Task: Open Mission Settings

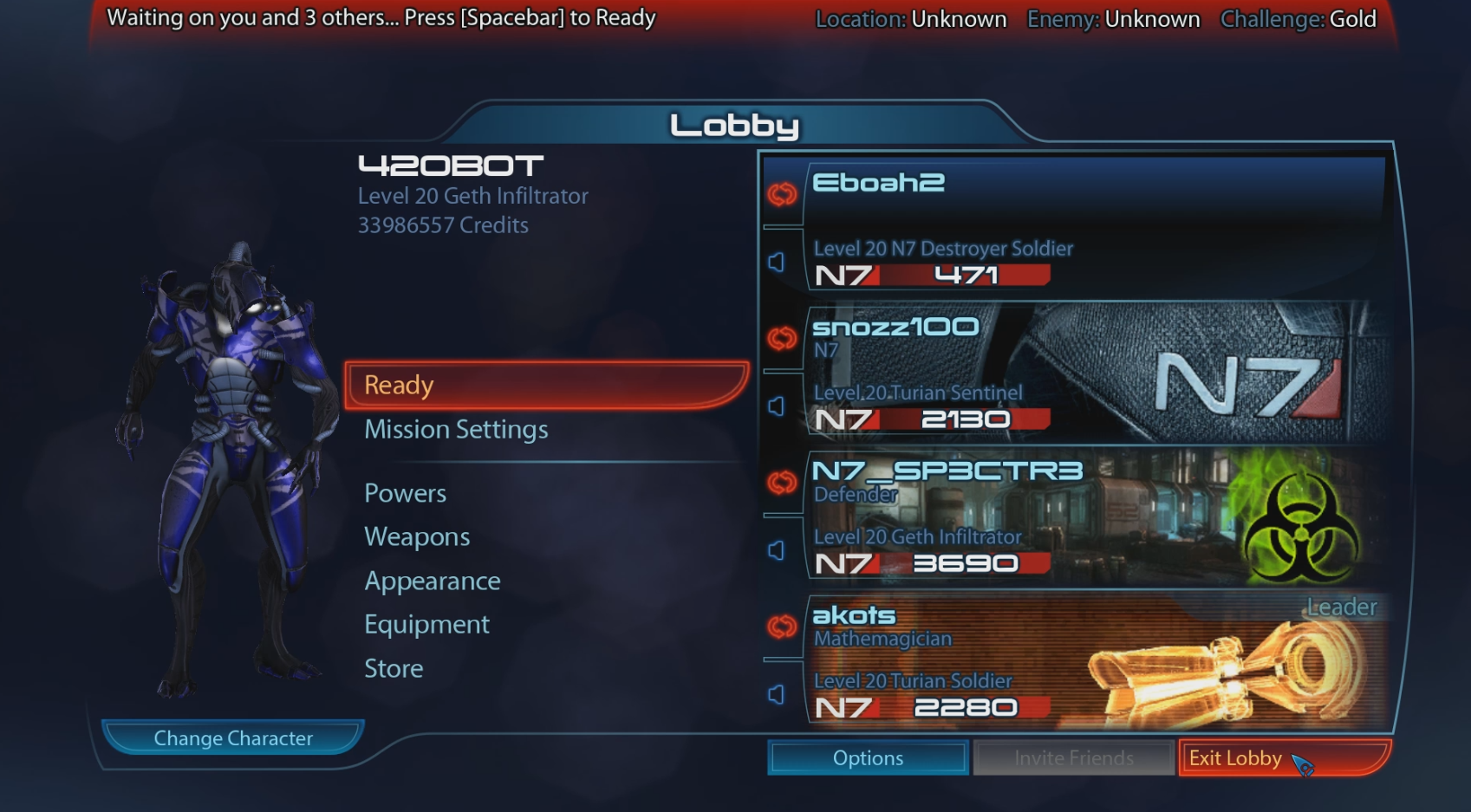Action: pyautogui.click(x=456, y=429)
